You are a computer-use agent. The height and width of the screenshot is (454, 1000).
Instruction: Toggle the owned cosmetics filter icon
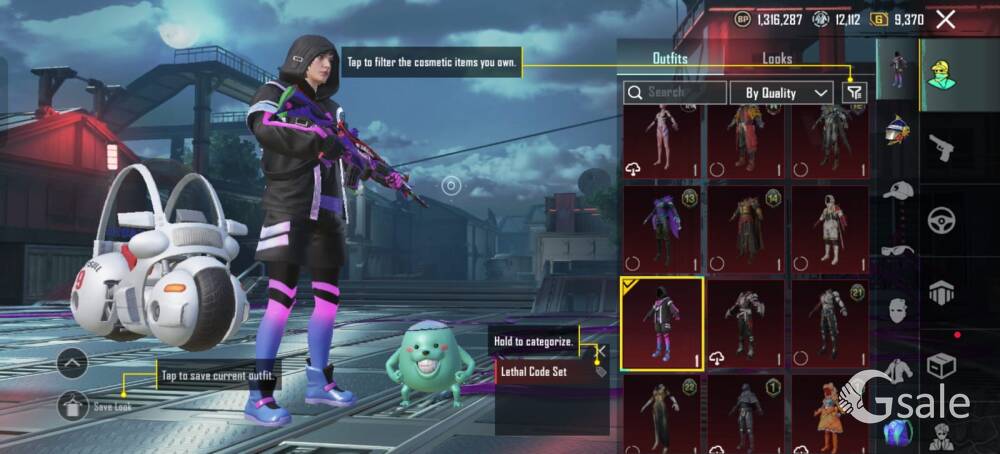(x=854, y=93)
